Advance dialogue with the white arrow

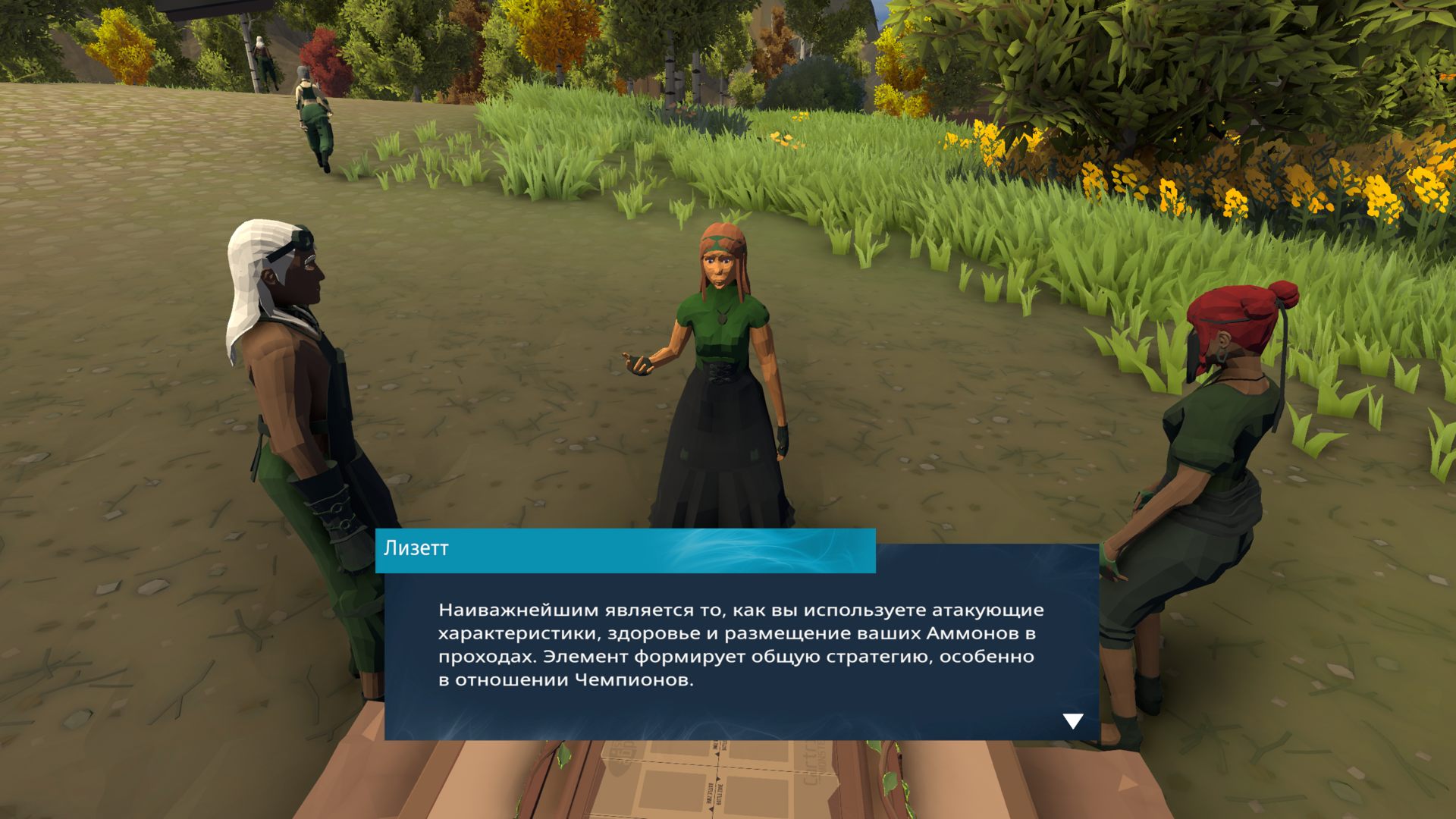pos(1072,720)
